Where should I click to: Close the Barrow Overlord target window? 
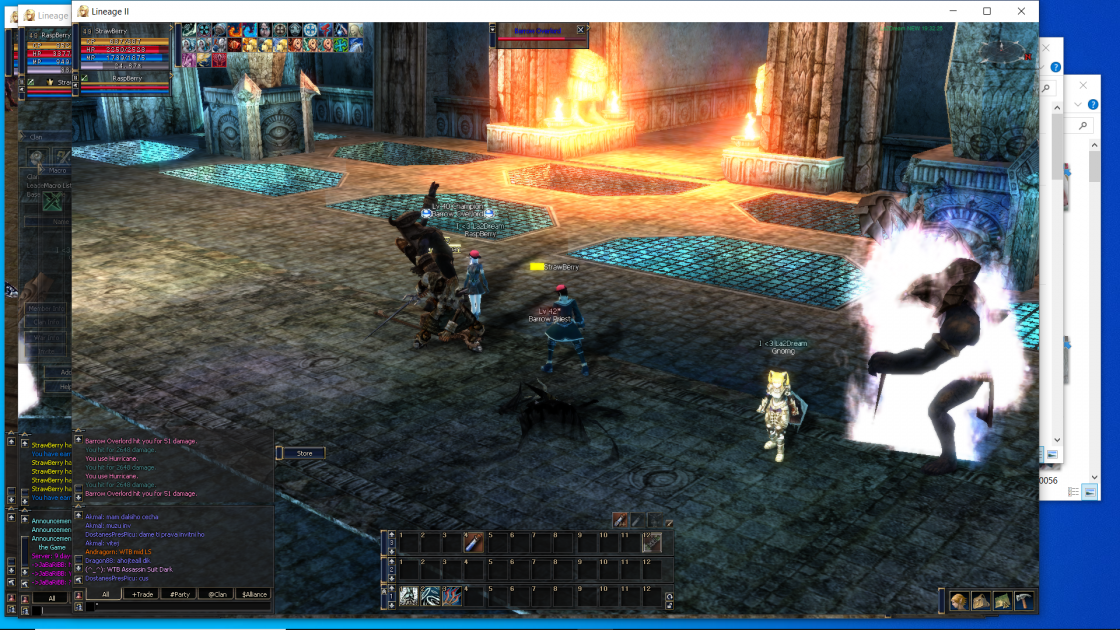(581, 30)
